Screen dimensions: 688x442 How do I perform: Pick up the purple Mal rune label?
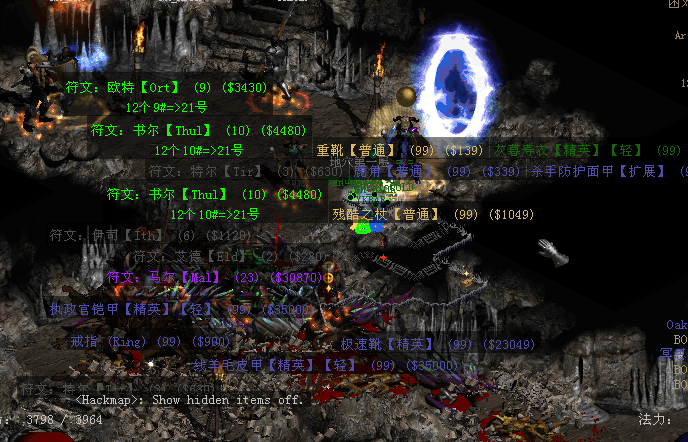click(x=214, y=277)
